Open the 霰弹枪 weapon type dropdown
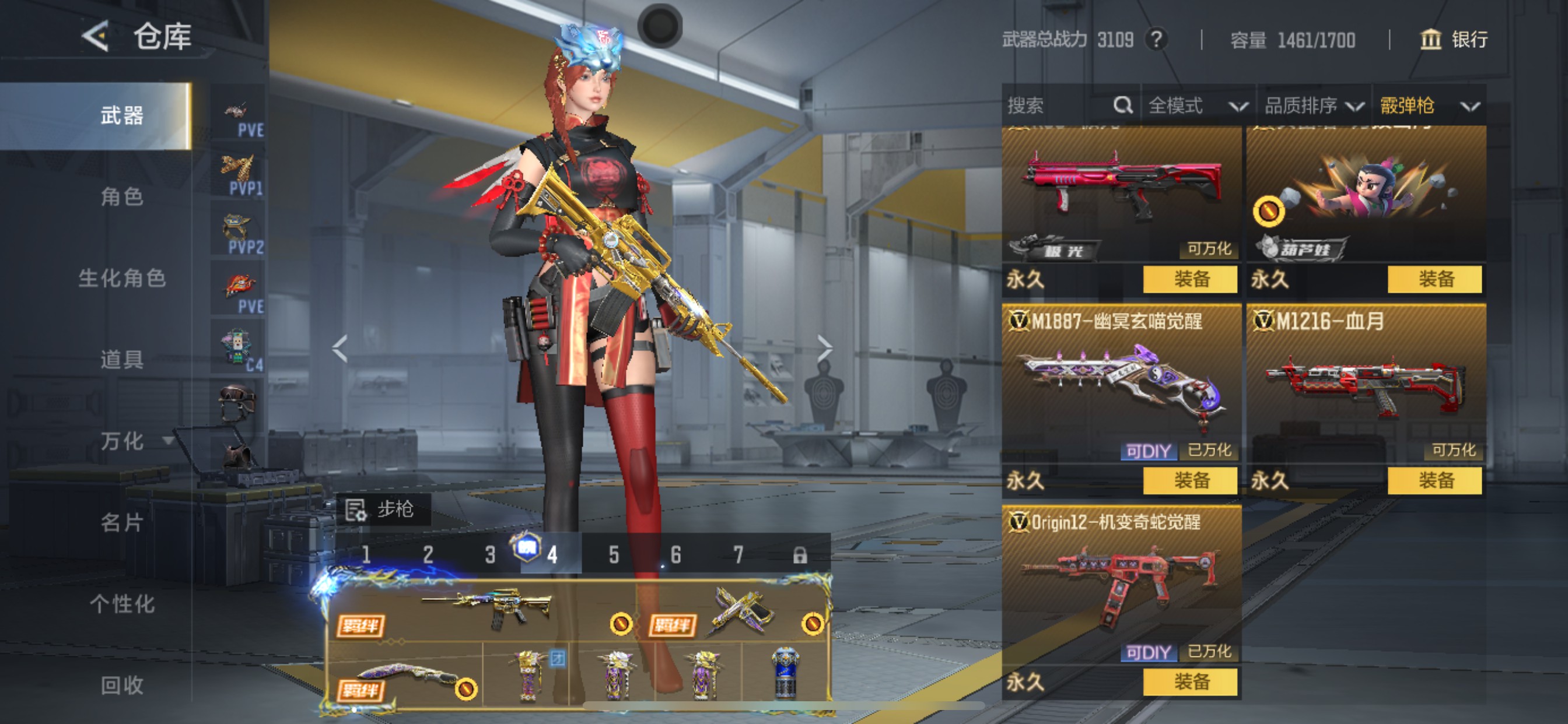1568x724 pixels. [1428, 106]
